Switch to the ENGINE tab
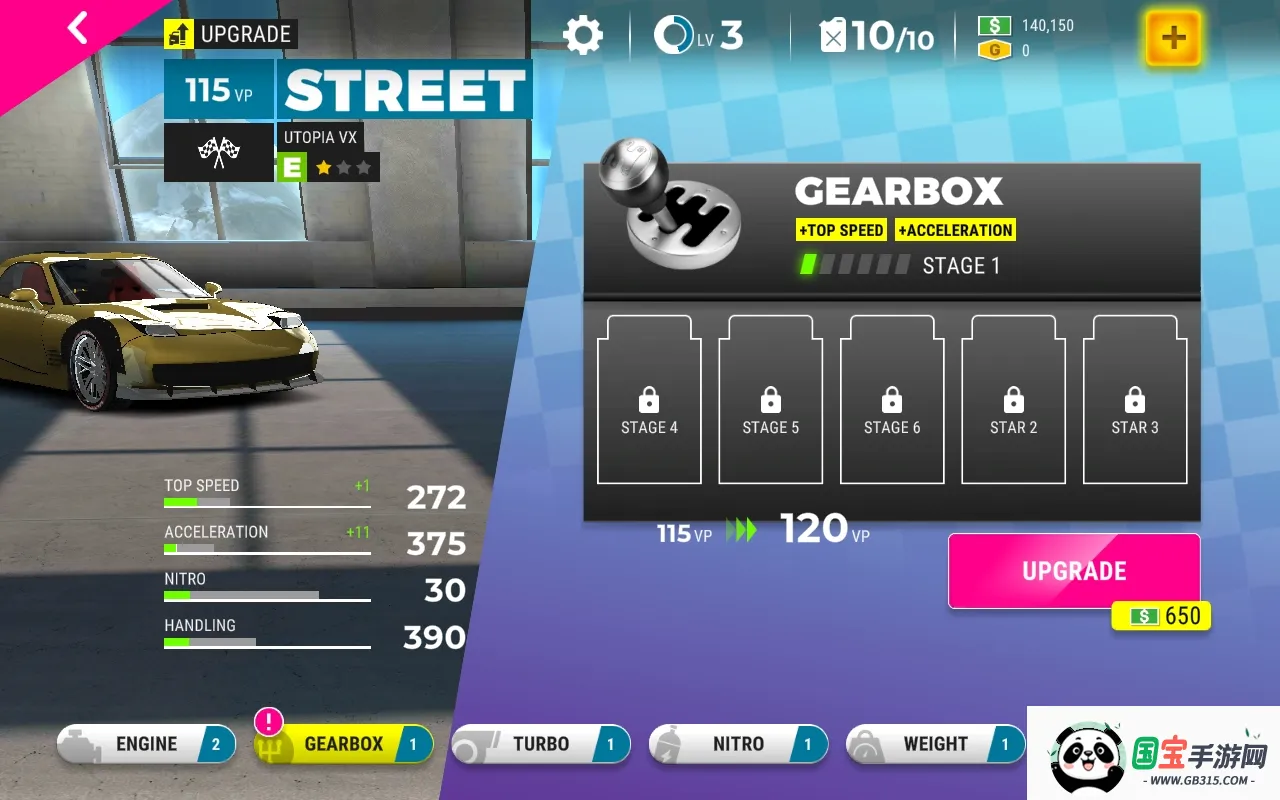This screenshot has height=800, width=1280. [x=146, y=744]
